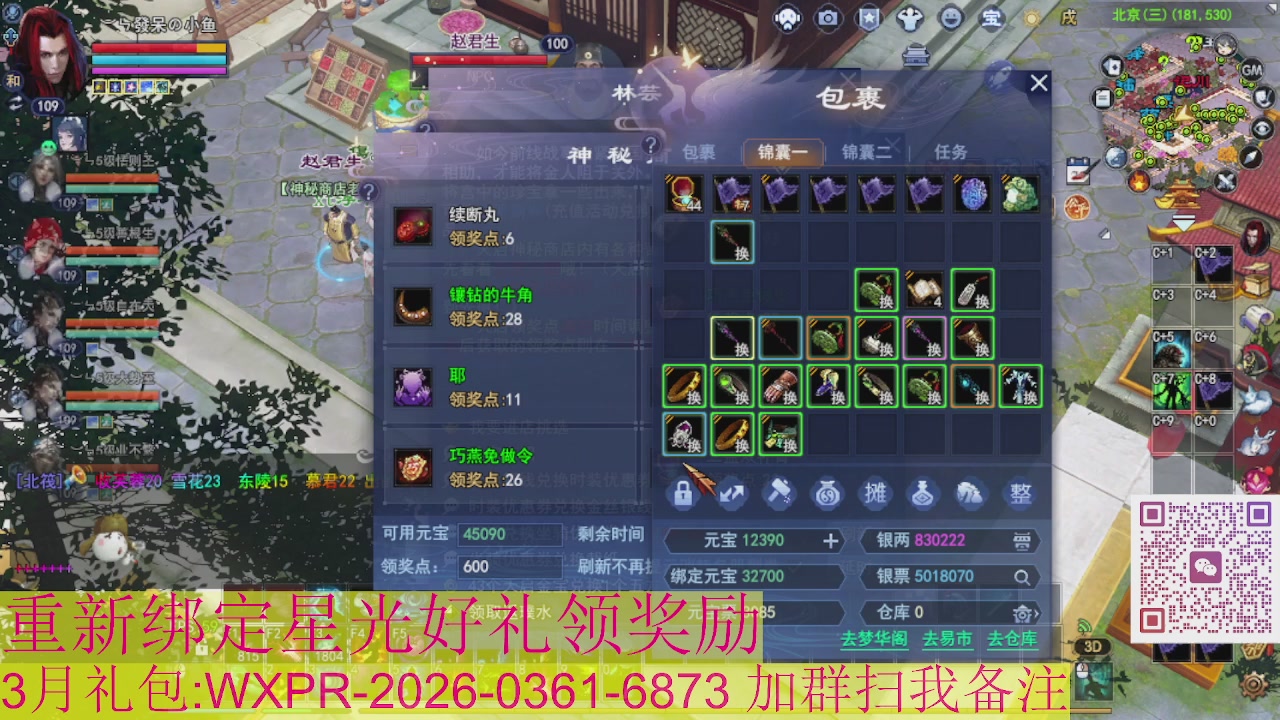Click the magnifier icon beside 银票 5018070
Screen dimensions: 1280x720
coord(1021,577)
